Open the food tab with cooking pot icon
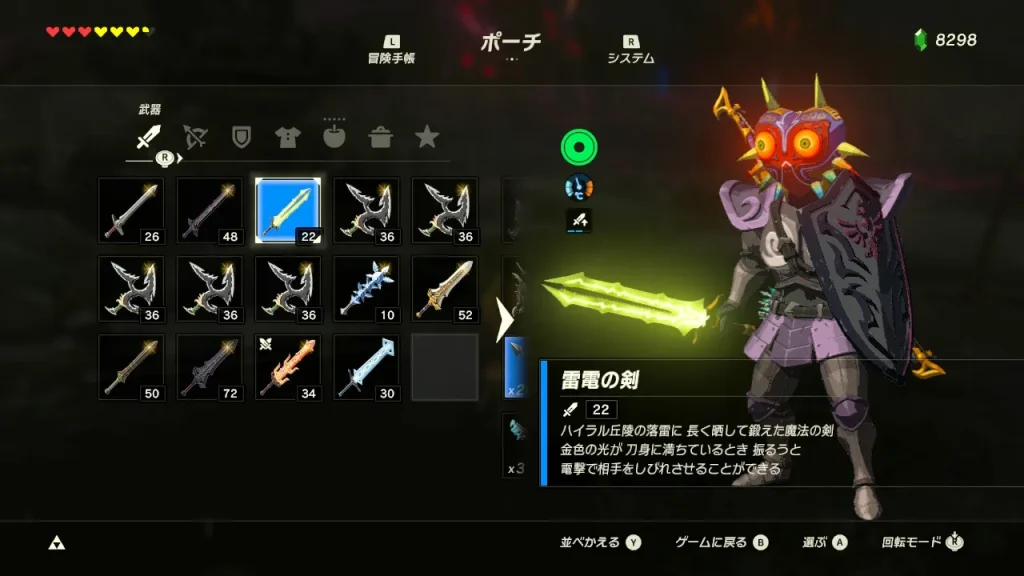Screen dimensions: 1024x576 pos(381,137)
